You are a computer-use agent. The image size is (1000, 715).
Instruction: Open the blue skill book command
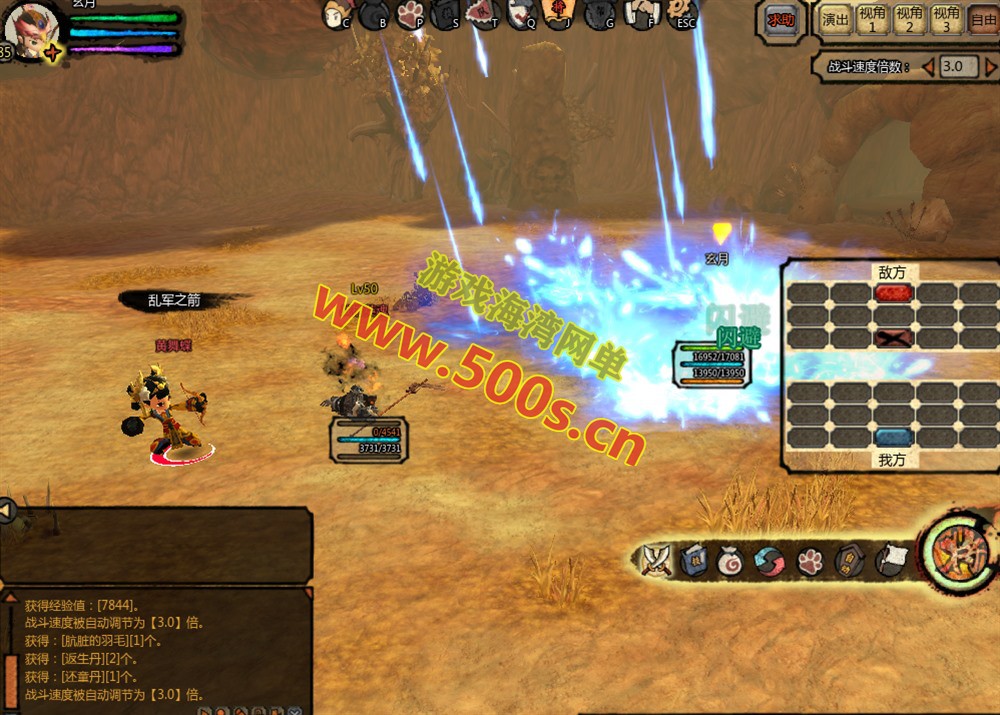(x=694, y=561)
